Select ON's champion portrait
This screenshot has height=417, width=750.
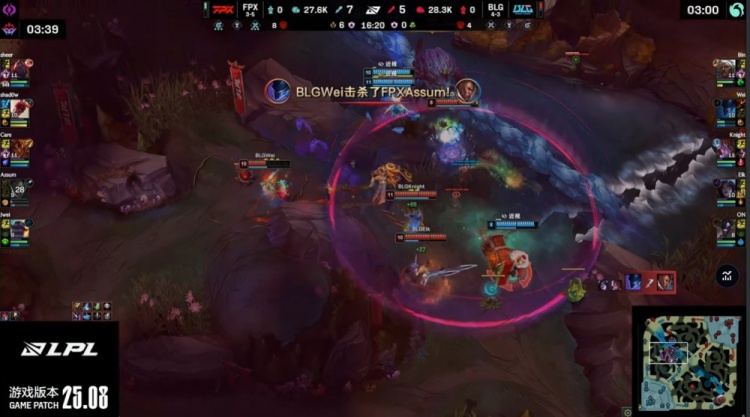[727, 227]
